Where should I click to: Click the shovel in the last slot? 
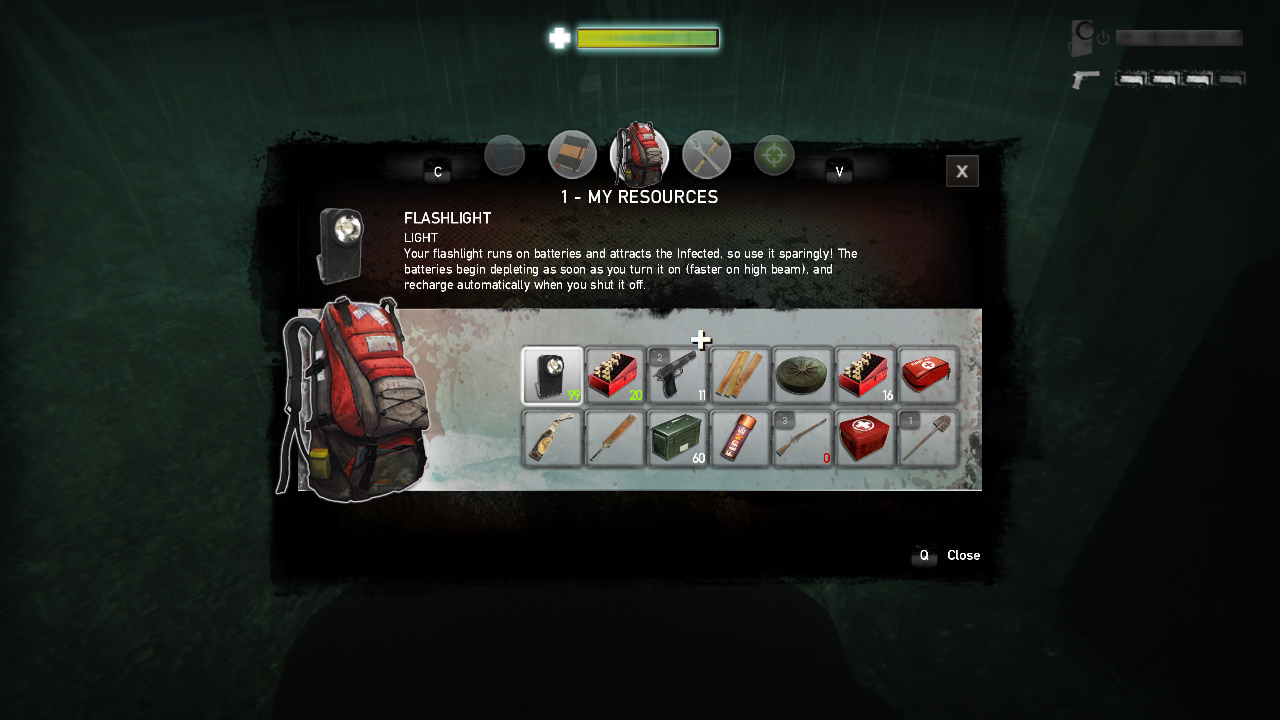coord(927,438)
